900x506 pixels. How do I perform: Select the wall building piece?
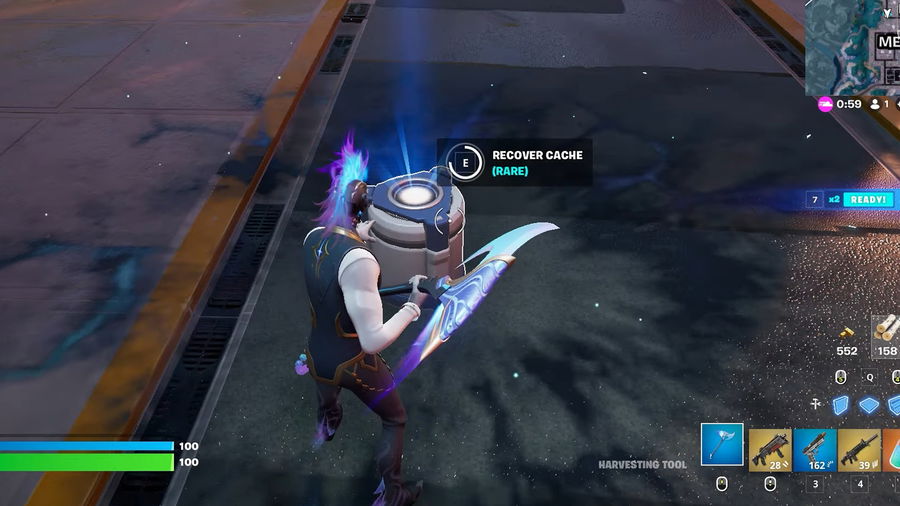pos(842,403)
